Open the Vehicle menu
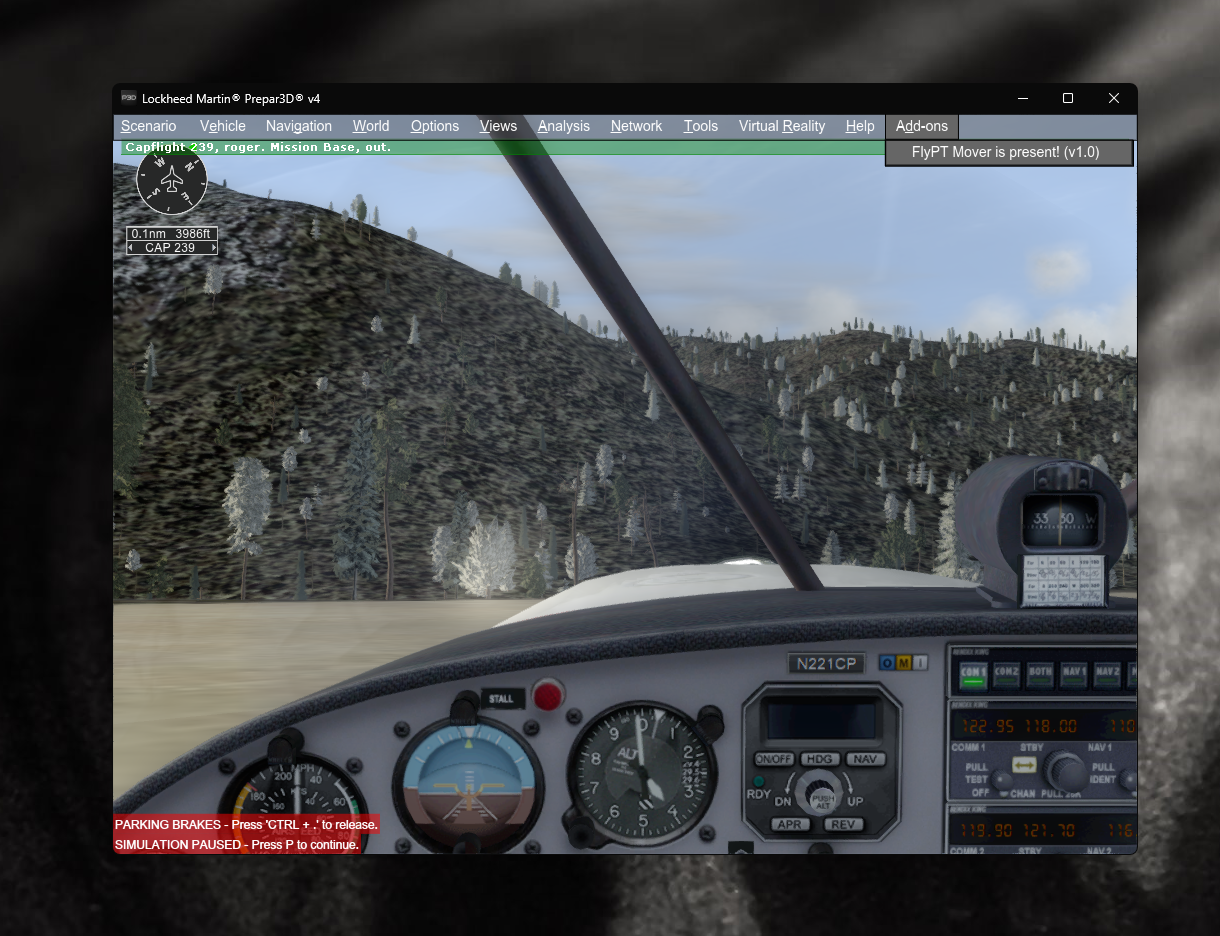This screenshot has height=936, width=1220. 222,126
